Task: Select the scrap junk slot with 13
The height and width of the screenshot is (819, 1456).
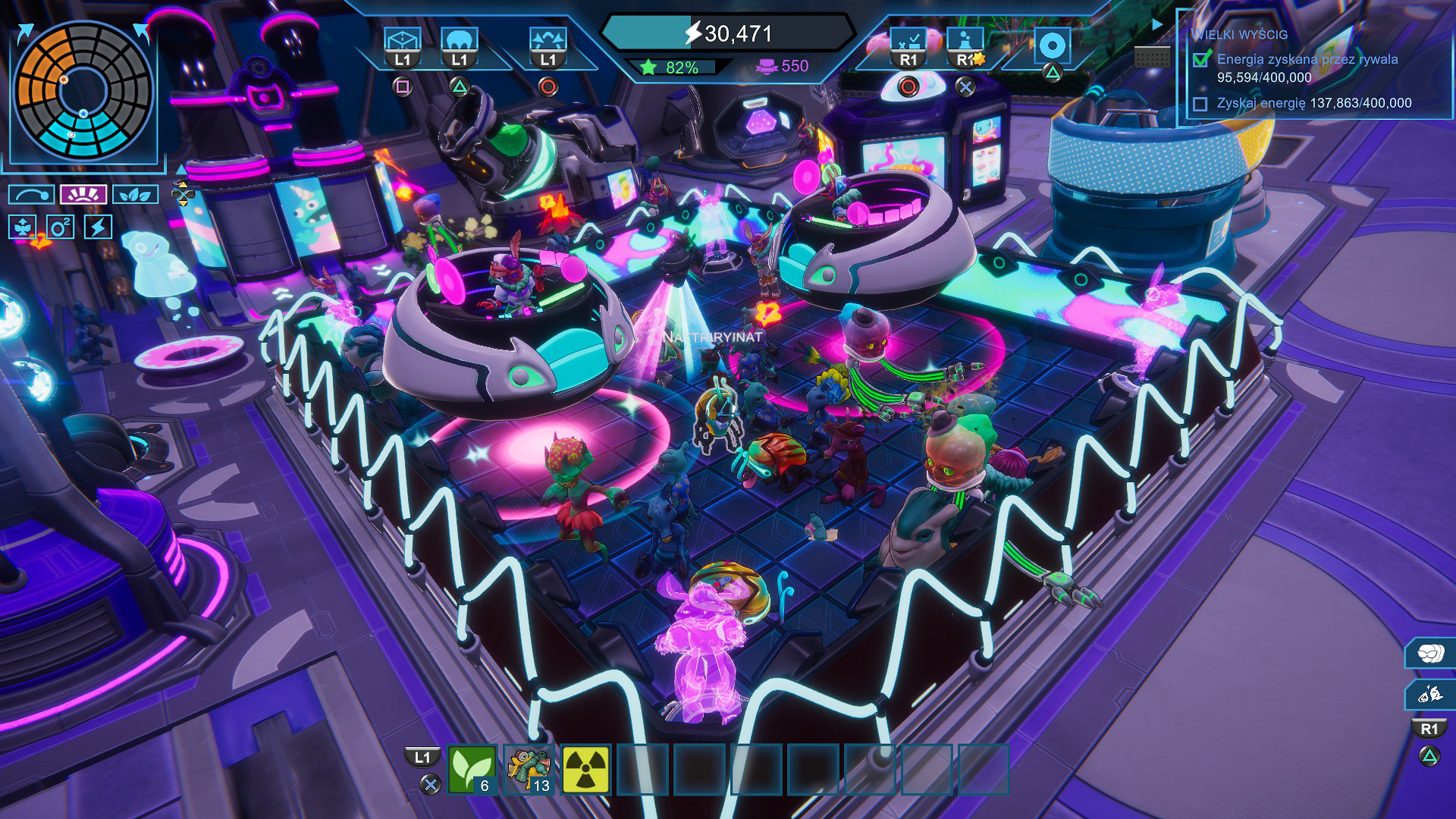Action: pos(529,769)
